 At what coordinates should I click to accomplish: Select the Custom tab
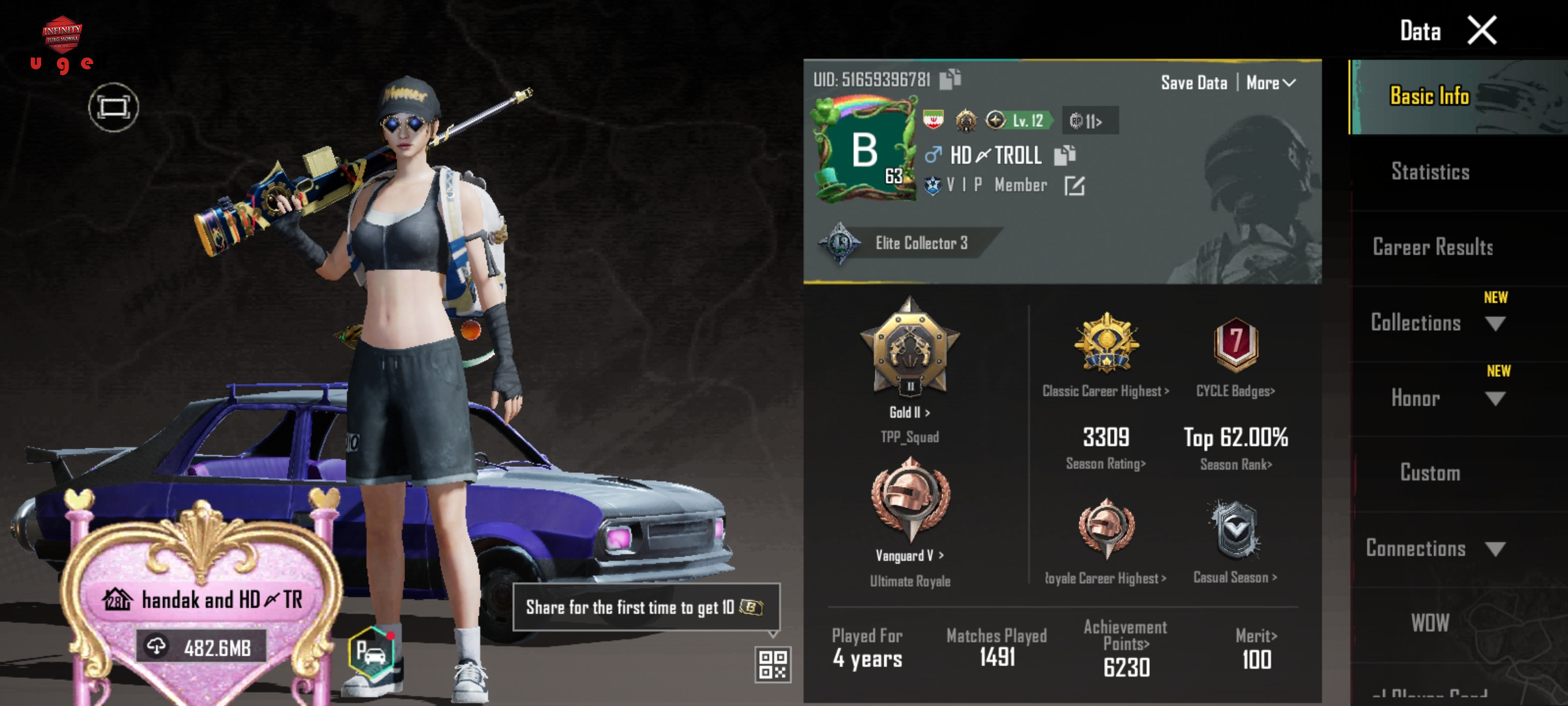(1429, 473)
